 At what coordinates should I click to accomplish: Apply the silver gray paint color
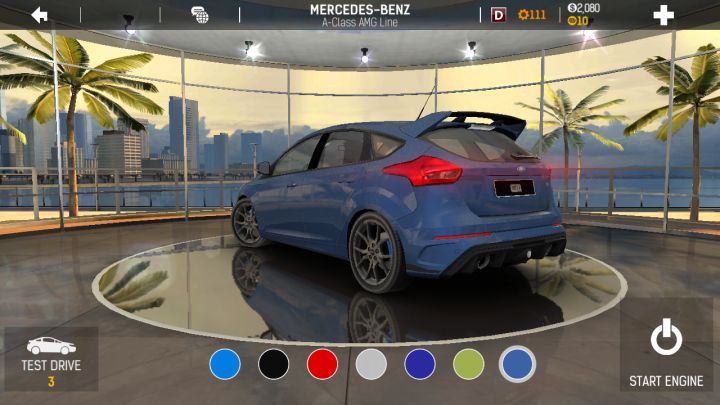pyautogui.click(x=371, y=364)
